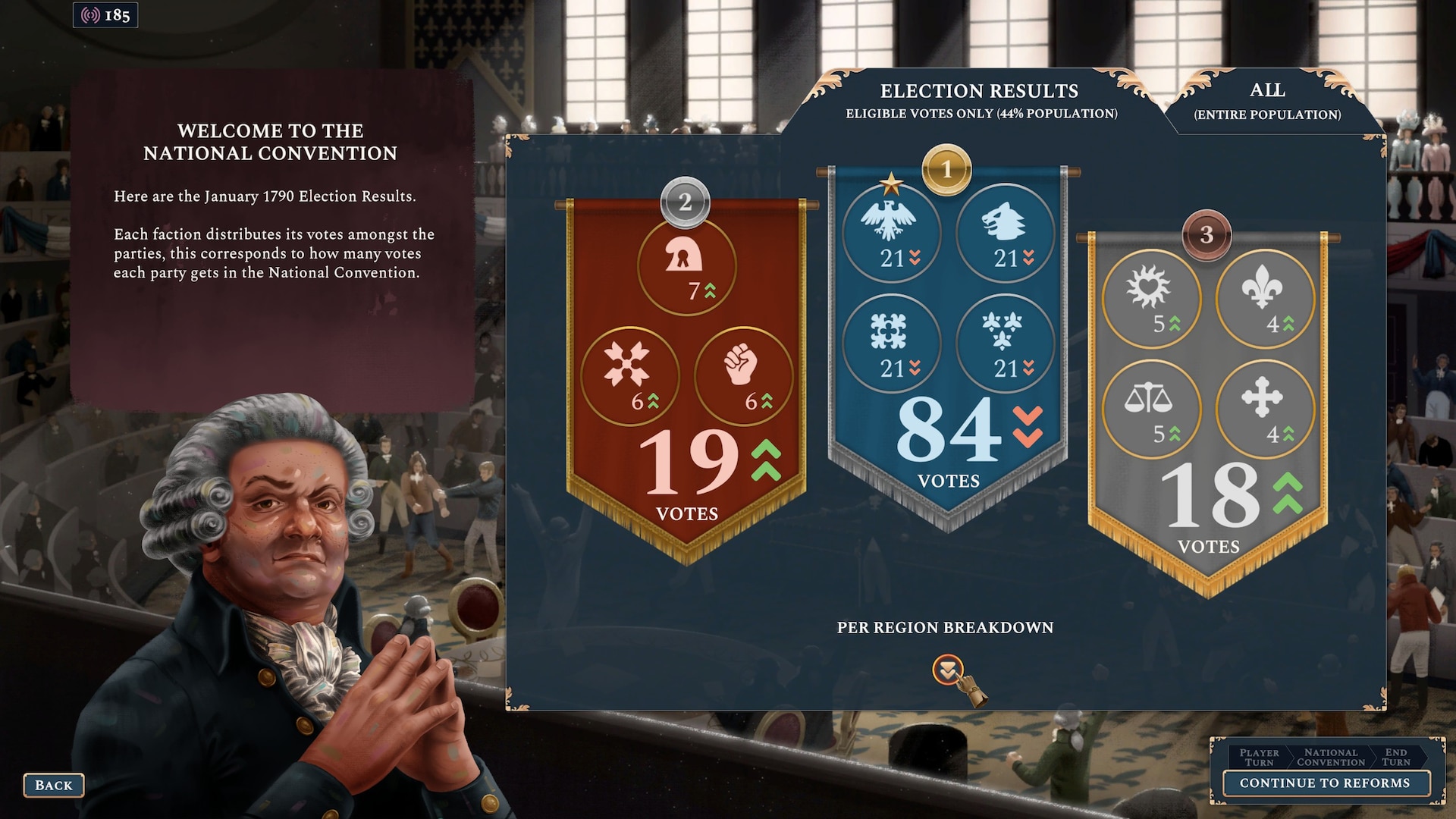
Task: Pick the helmet party with 7 votes
Action: click(x=686, y=265)
